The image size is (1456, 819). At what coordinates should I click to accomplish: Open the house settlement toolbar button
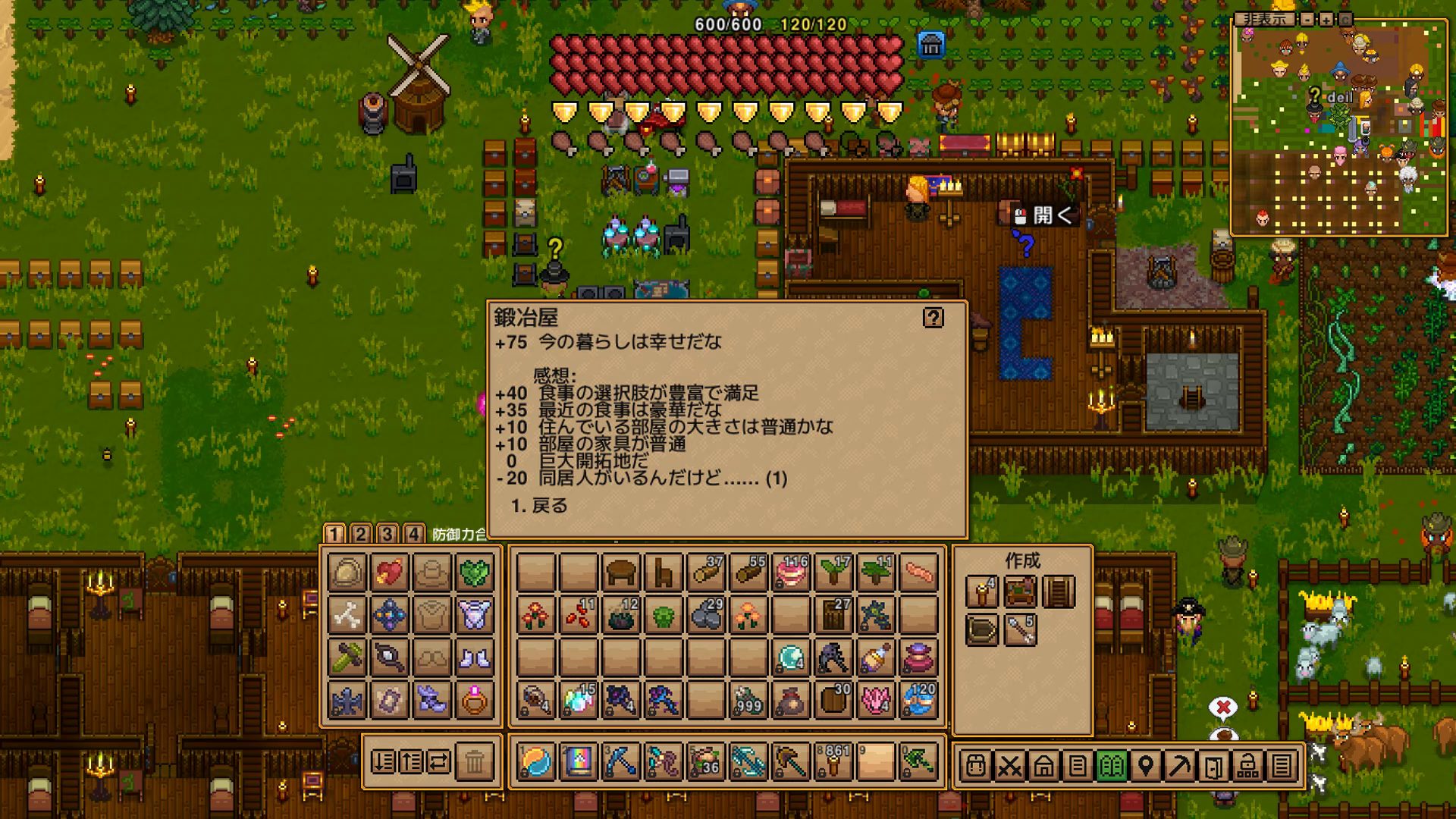[x=1043, y=766]
